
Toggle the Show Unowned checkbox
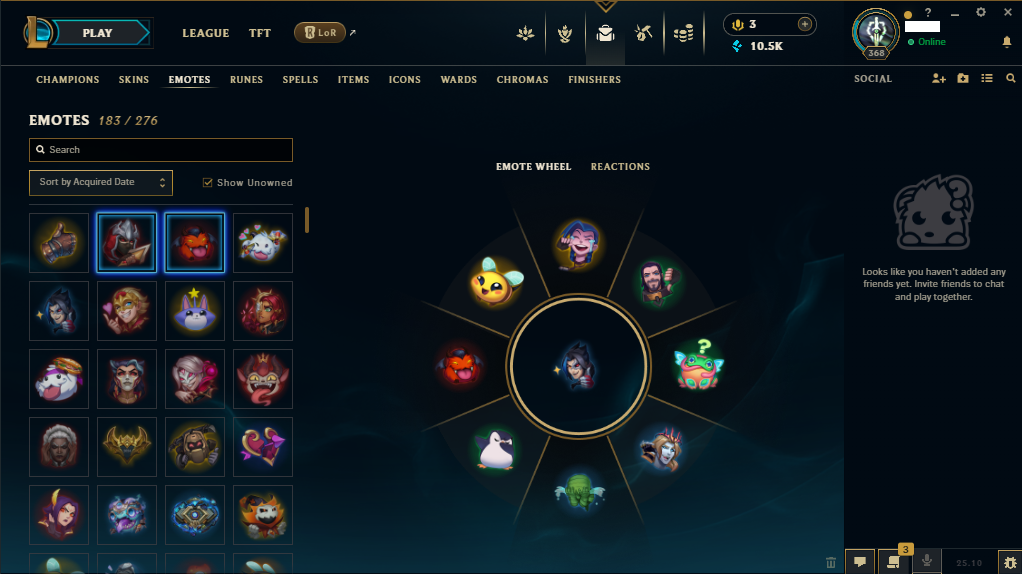pos(208,183)
